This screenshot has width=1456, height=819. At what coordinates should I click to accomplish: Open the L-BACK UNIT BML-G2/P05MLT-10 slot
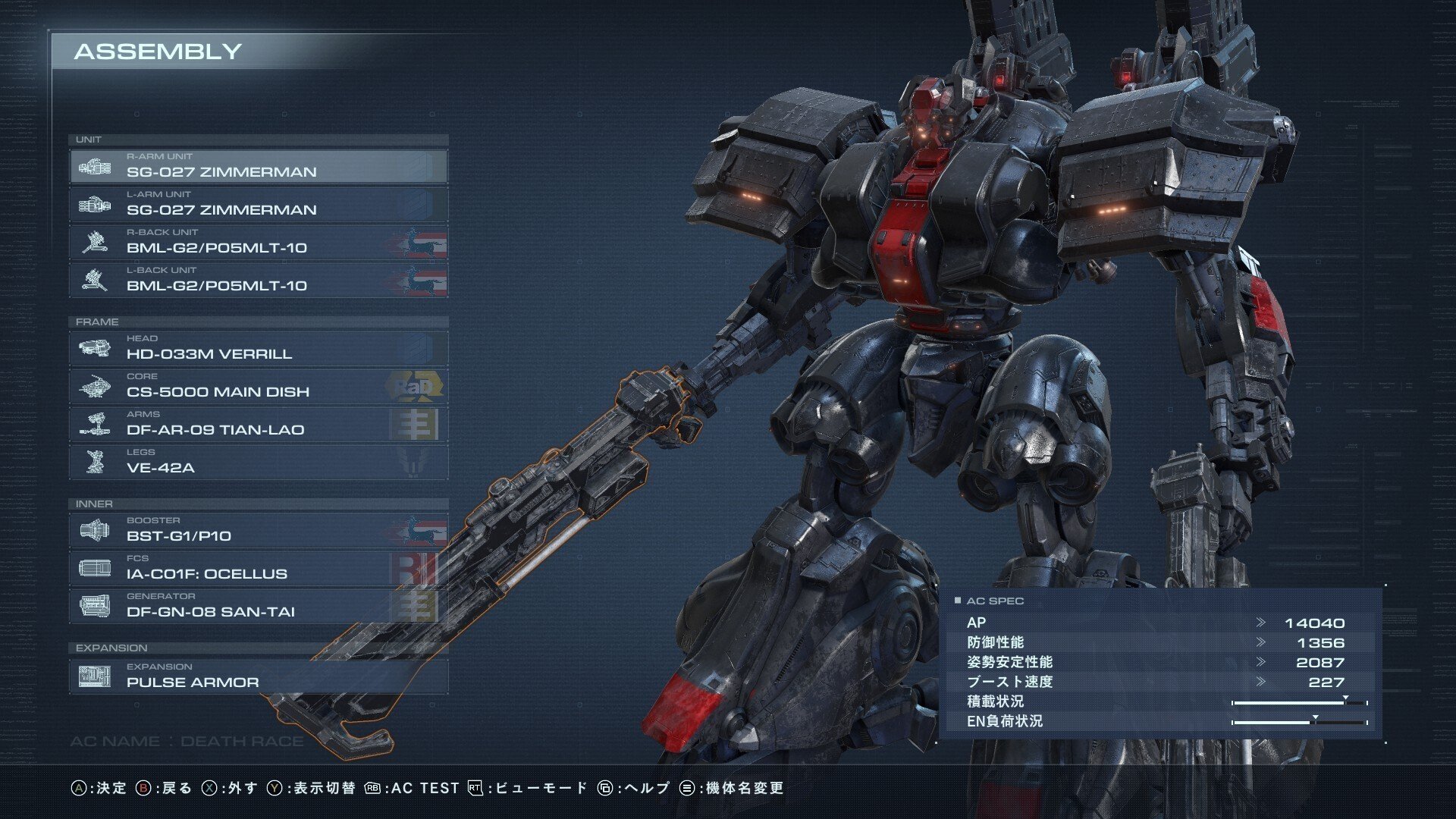pos(258,280)
